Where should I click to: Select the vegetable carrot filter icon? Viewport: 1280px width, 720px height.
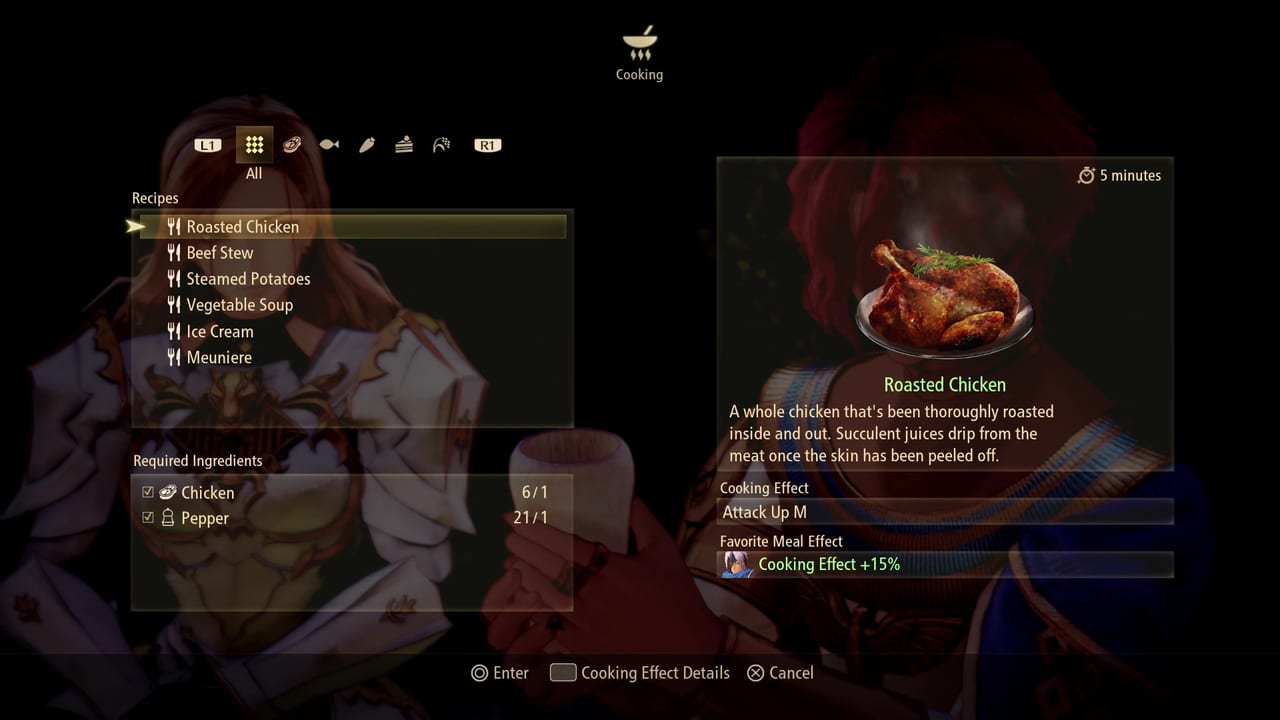[366, 145]
